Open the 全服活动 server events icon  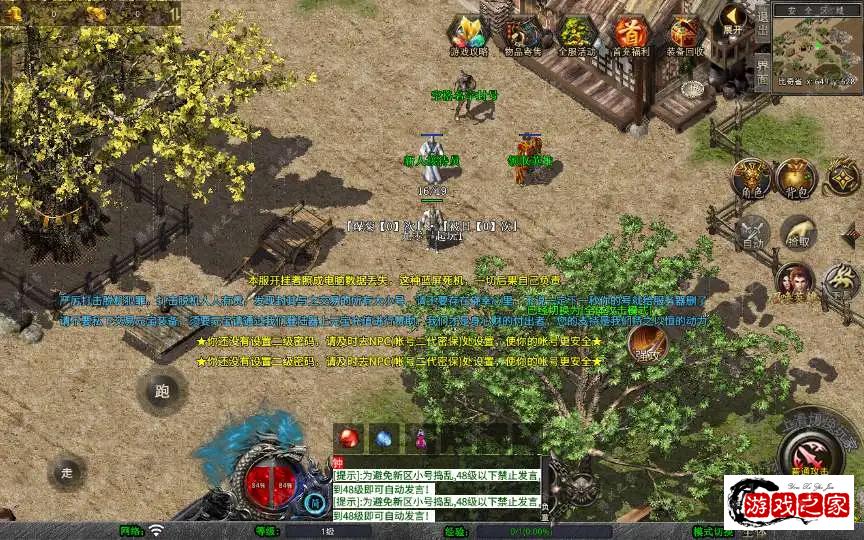pos(576,34)
